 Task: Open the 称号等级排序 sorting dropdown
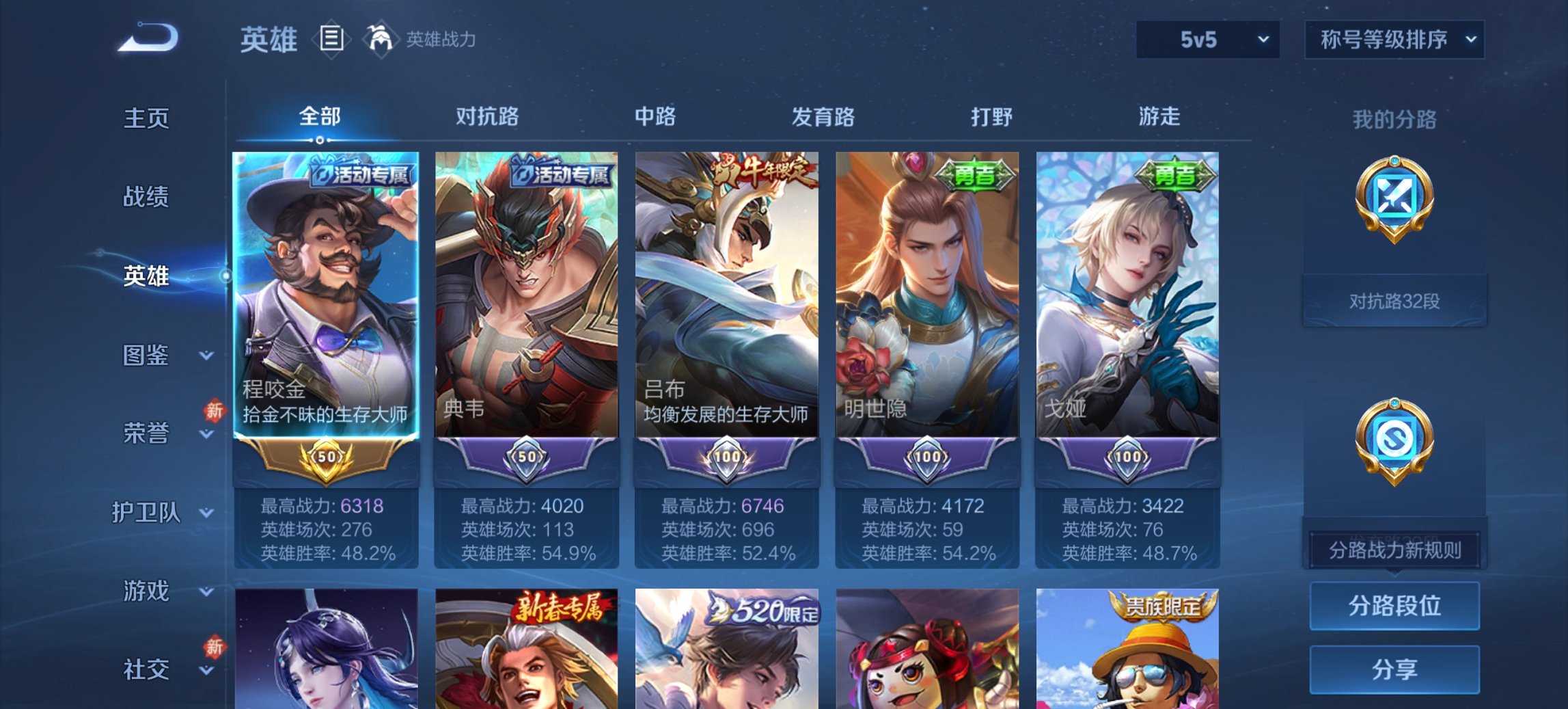coord(1394,40)
